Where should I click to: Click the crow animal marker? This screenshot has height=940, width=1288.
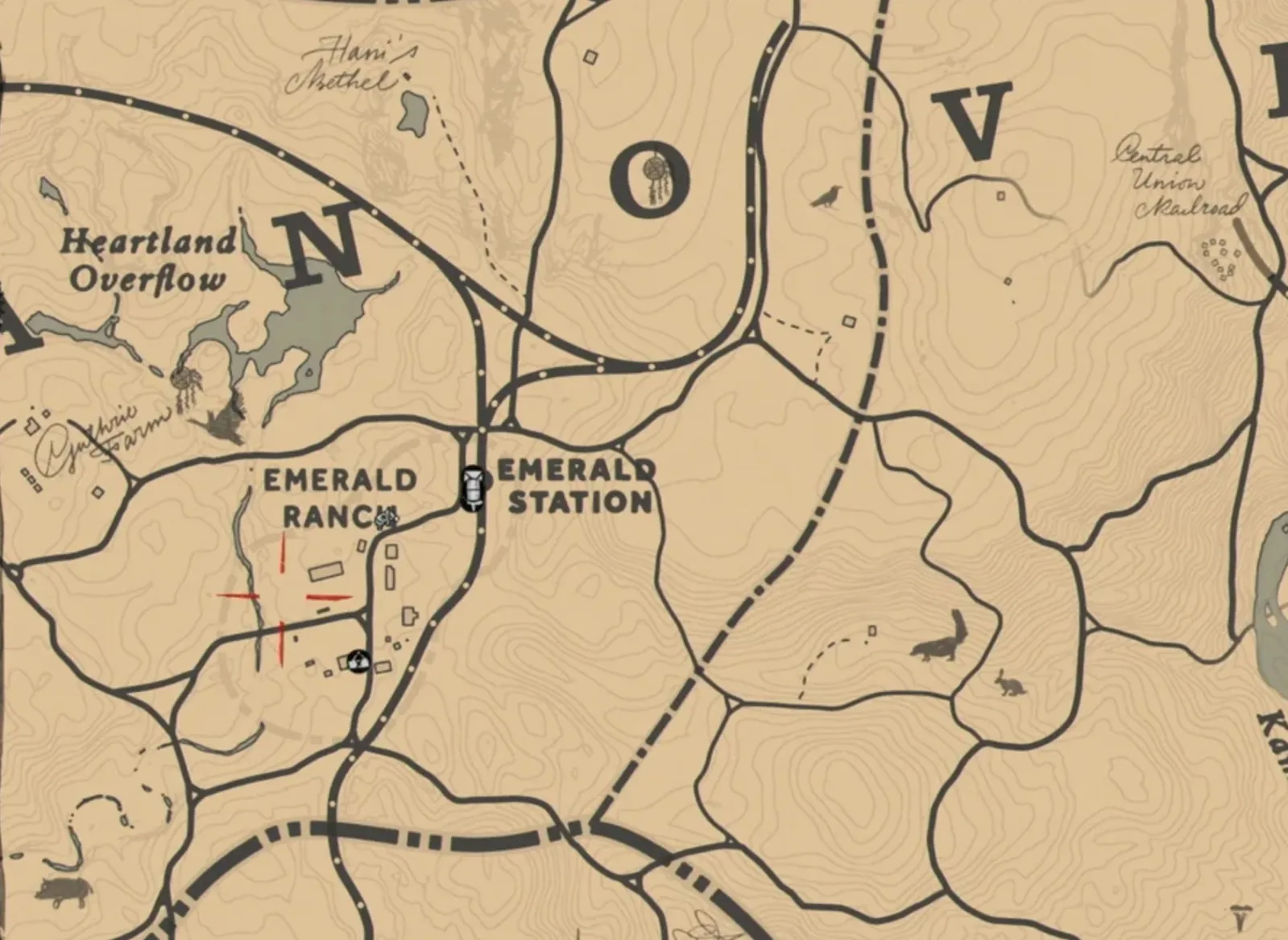pyautogui.click(x=826, y=197)
